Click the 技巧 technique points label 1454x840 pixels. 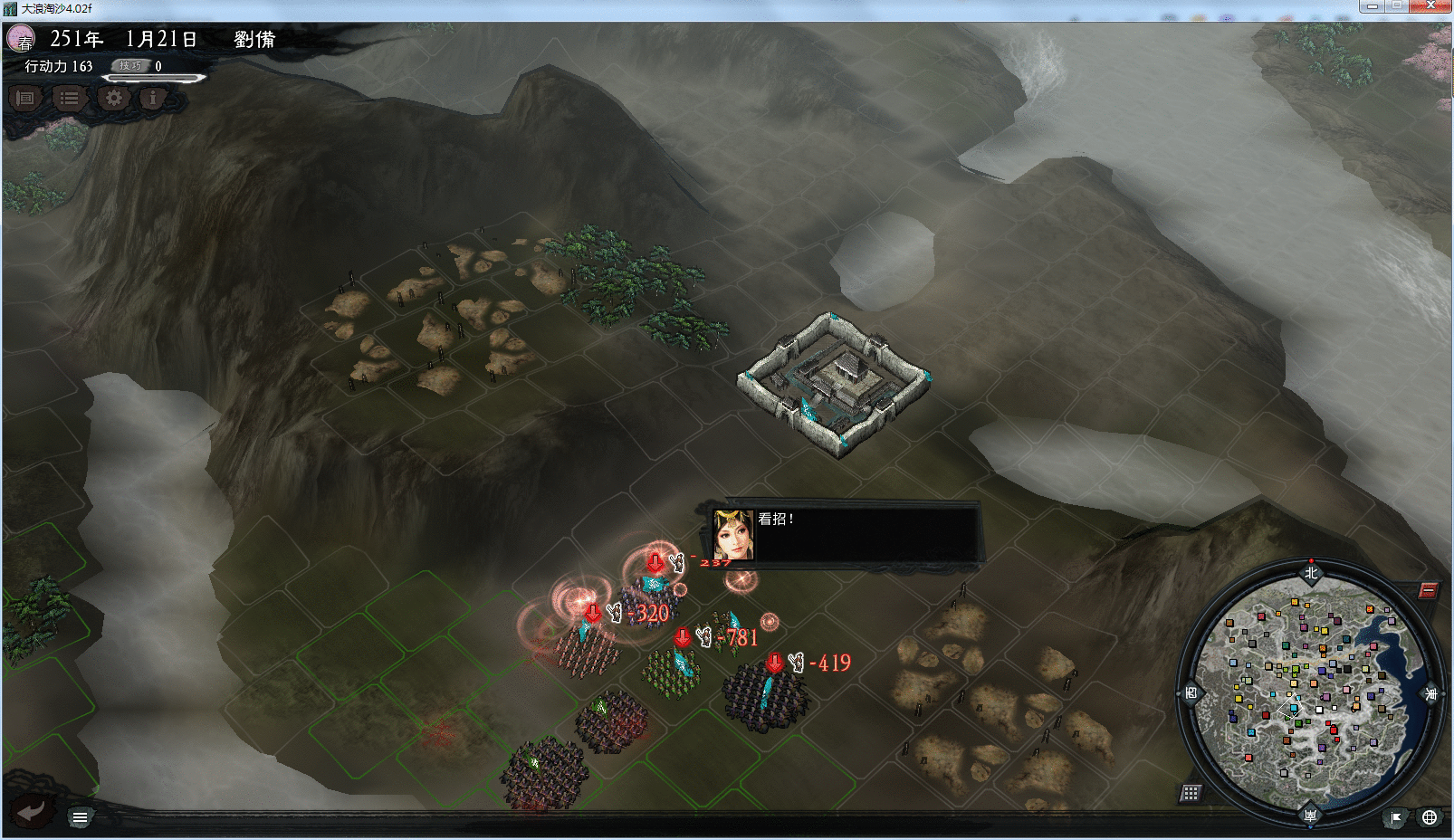pos(132,65)
